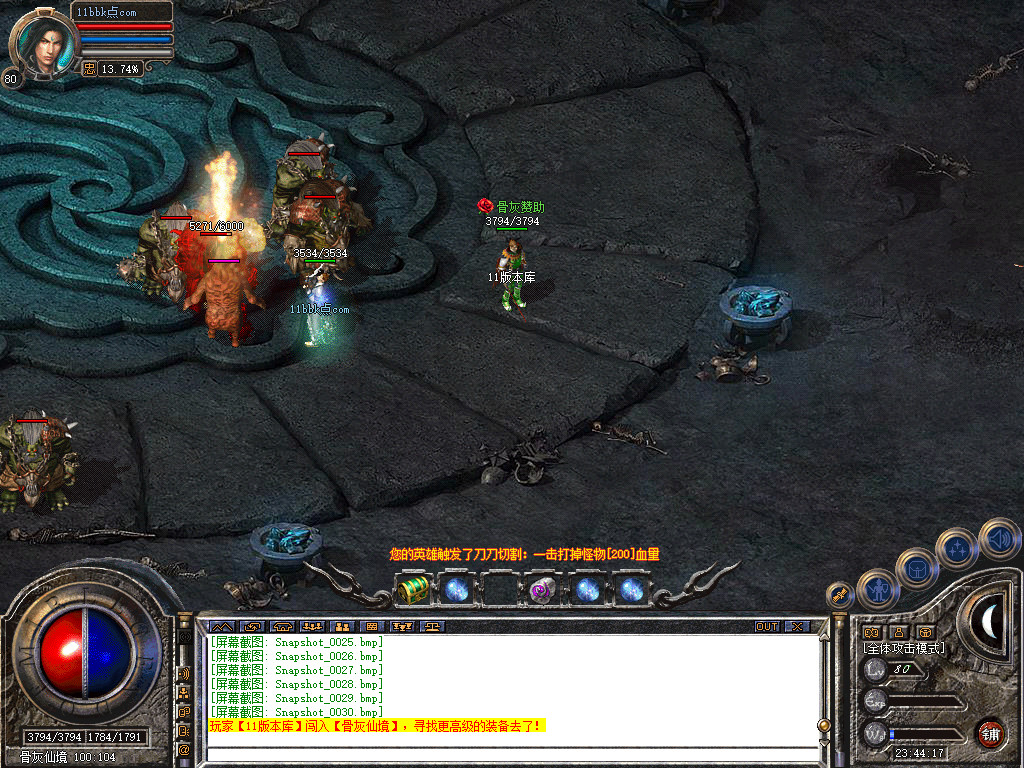This screenshot has width=1024, height=768.
Task: Close the chat panel with the X button
Action: coord(796,627)
